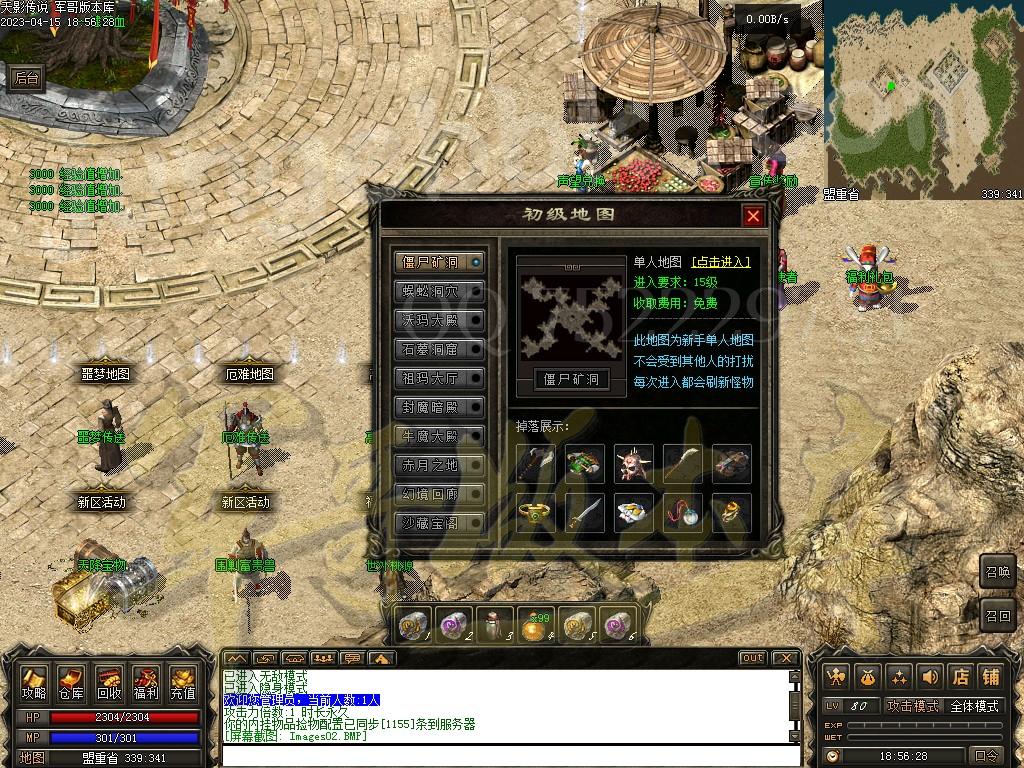1024x768 pixels.
Task: Toggle the sound speaker icon
Action: (931, 677)
